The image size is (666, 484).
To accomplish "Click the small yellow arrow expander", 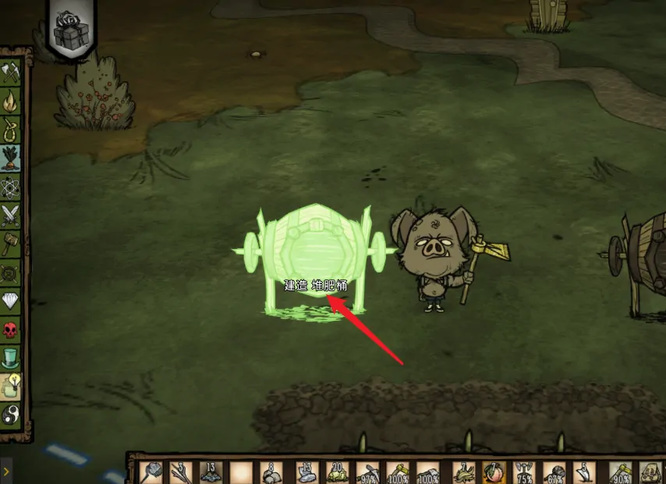I will 6,468.
